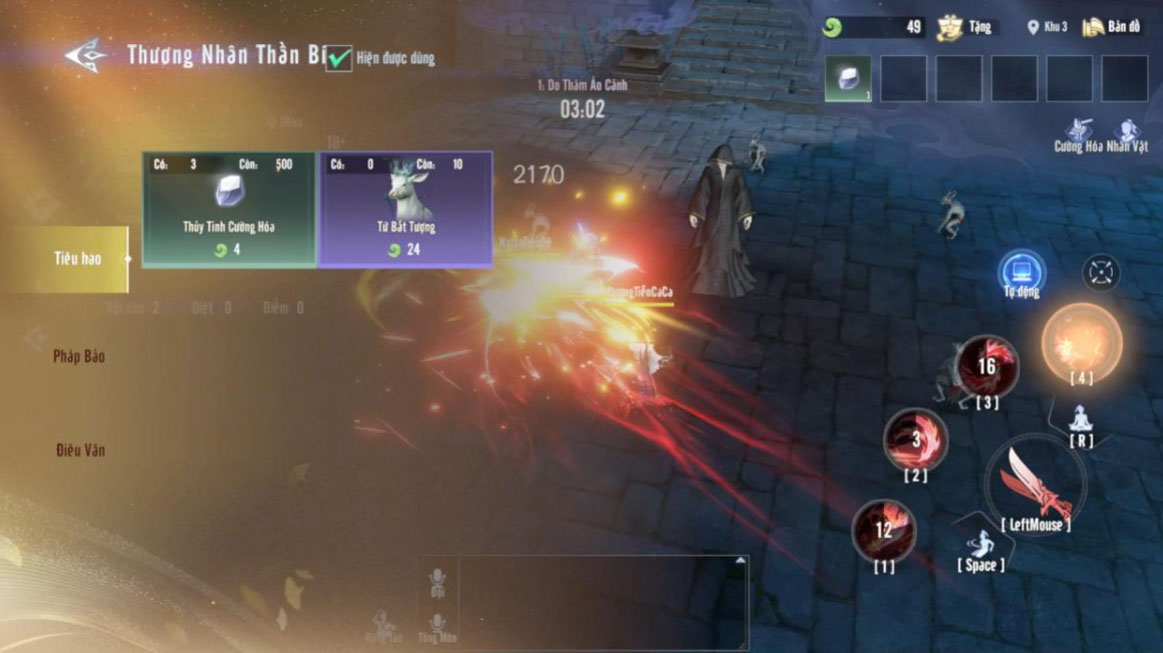Open the Bản đồ map
1163x653 pixels.
pos(1110,27)
